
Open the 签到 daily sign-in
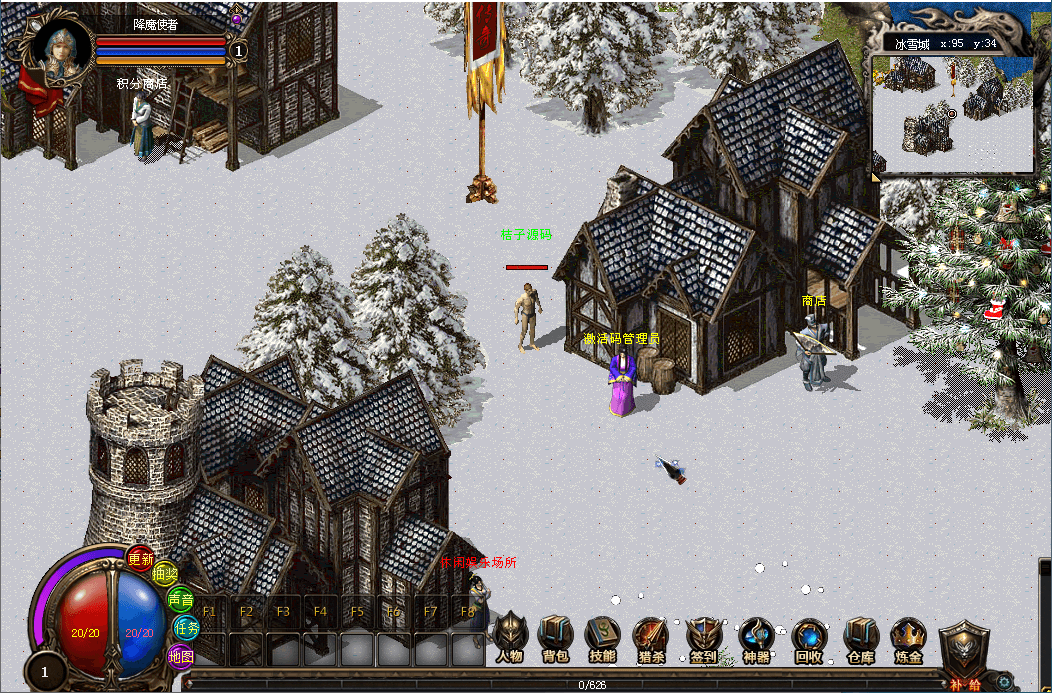tap(702, 638)
